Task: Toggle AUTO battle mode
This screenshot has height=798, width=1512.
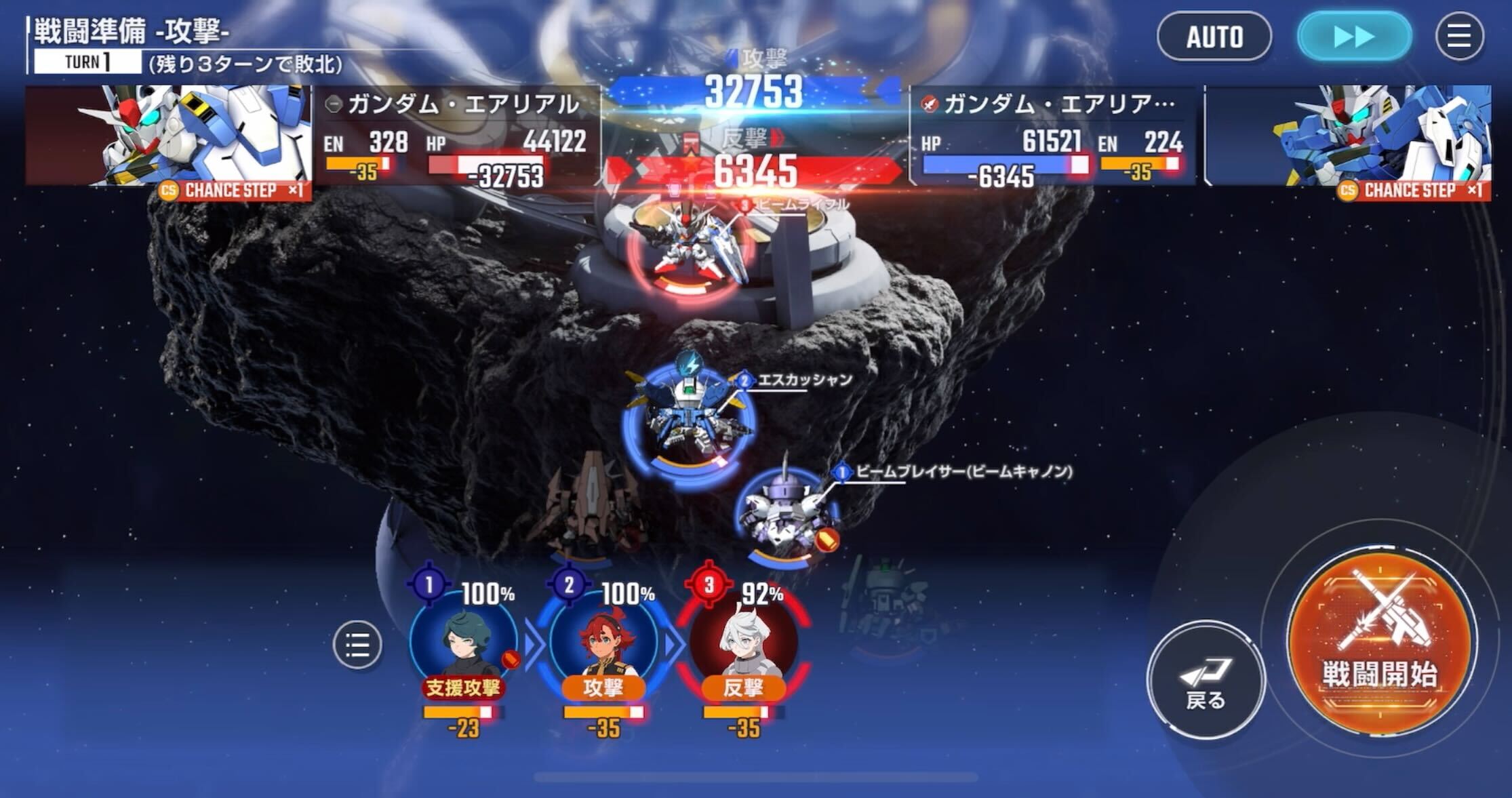Action: pos(1214,38)
